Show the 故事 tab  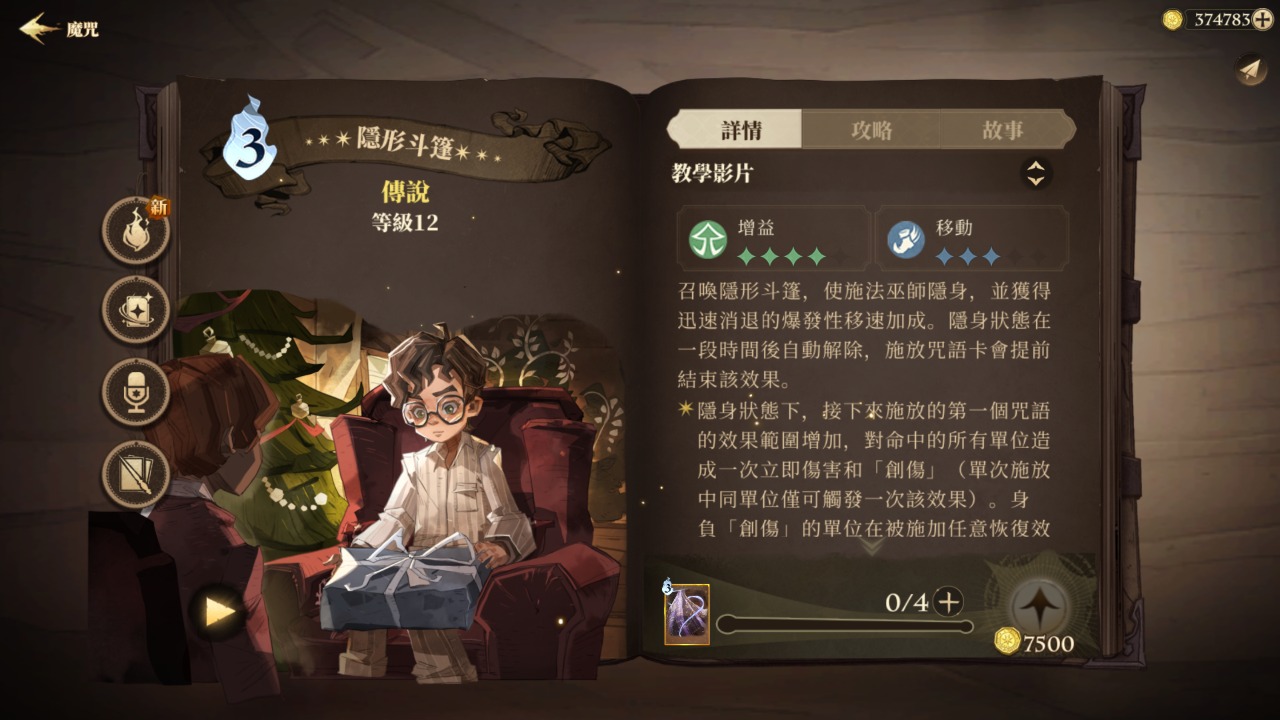(1003, 130)
